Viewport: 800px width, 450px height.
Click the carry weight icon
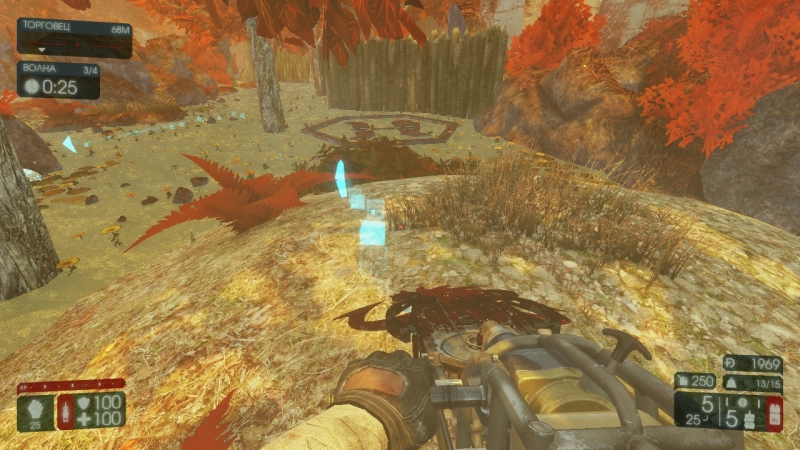pos(730,383)
